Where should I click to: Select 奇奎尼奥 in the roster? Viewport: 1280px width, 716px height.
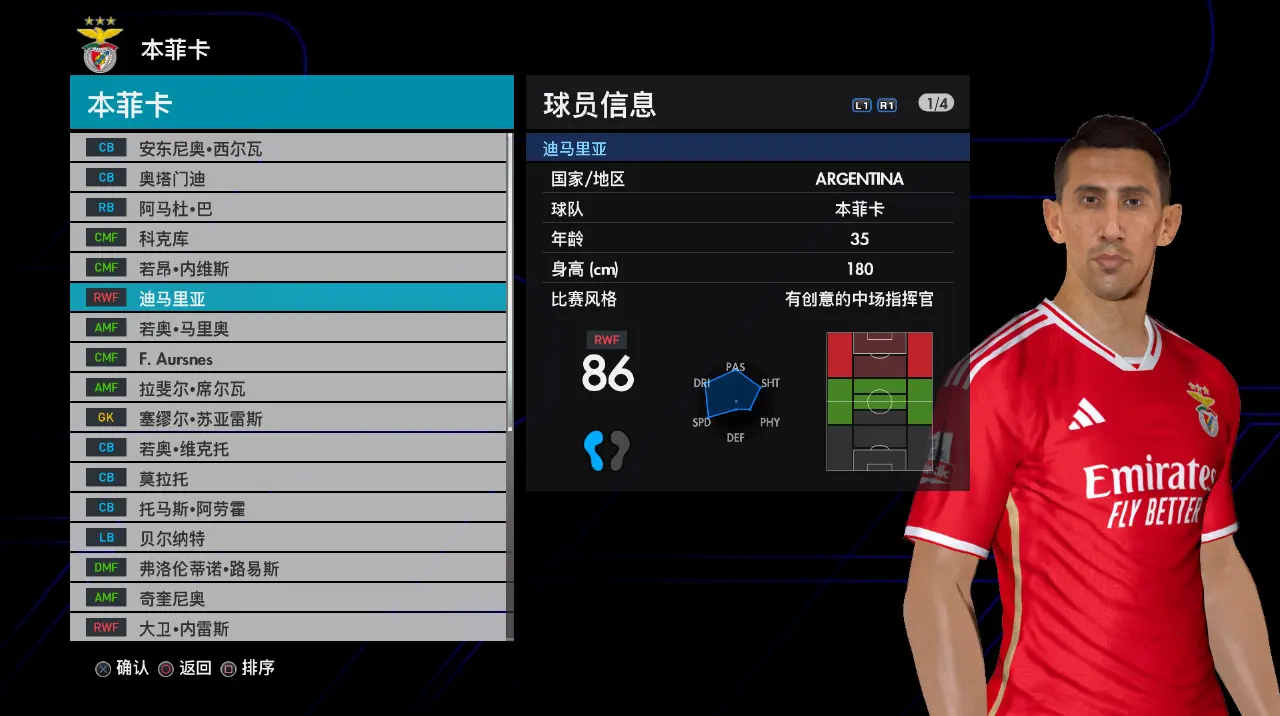[288, 598]
